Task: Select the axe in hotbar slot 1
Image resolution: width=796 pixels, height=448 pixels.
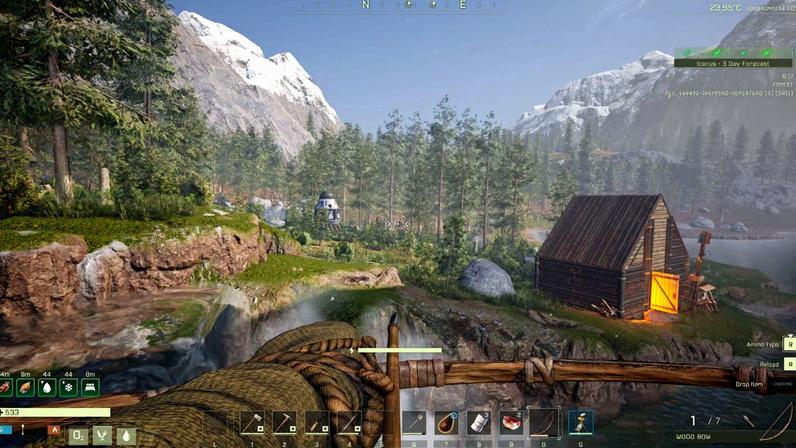Action: click(252, 423)
